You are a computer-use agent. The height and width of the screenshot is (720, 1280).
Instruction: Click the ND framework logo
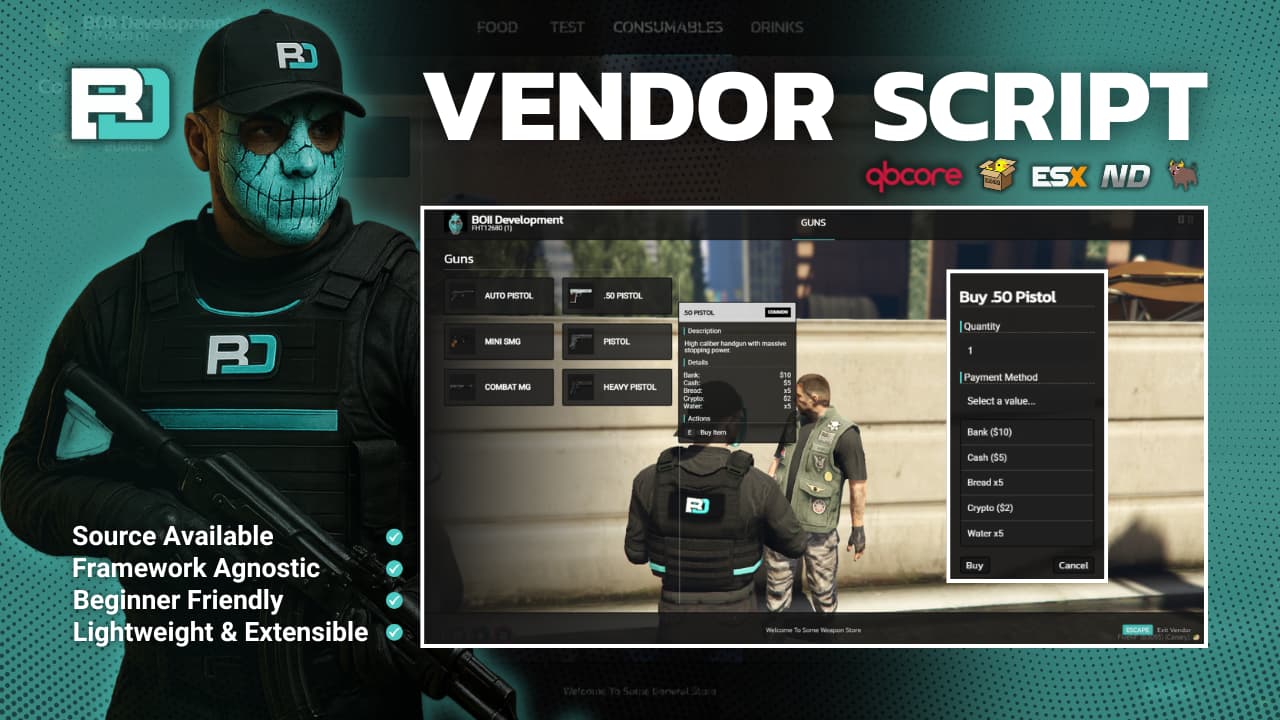(1125, 176)
